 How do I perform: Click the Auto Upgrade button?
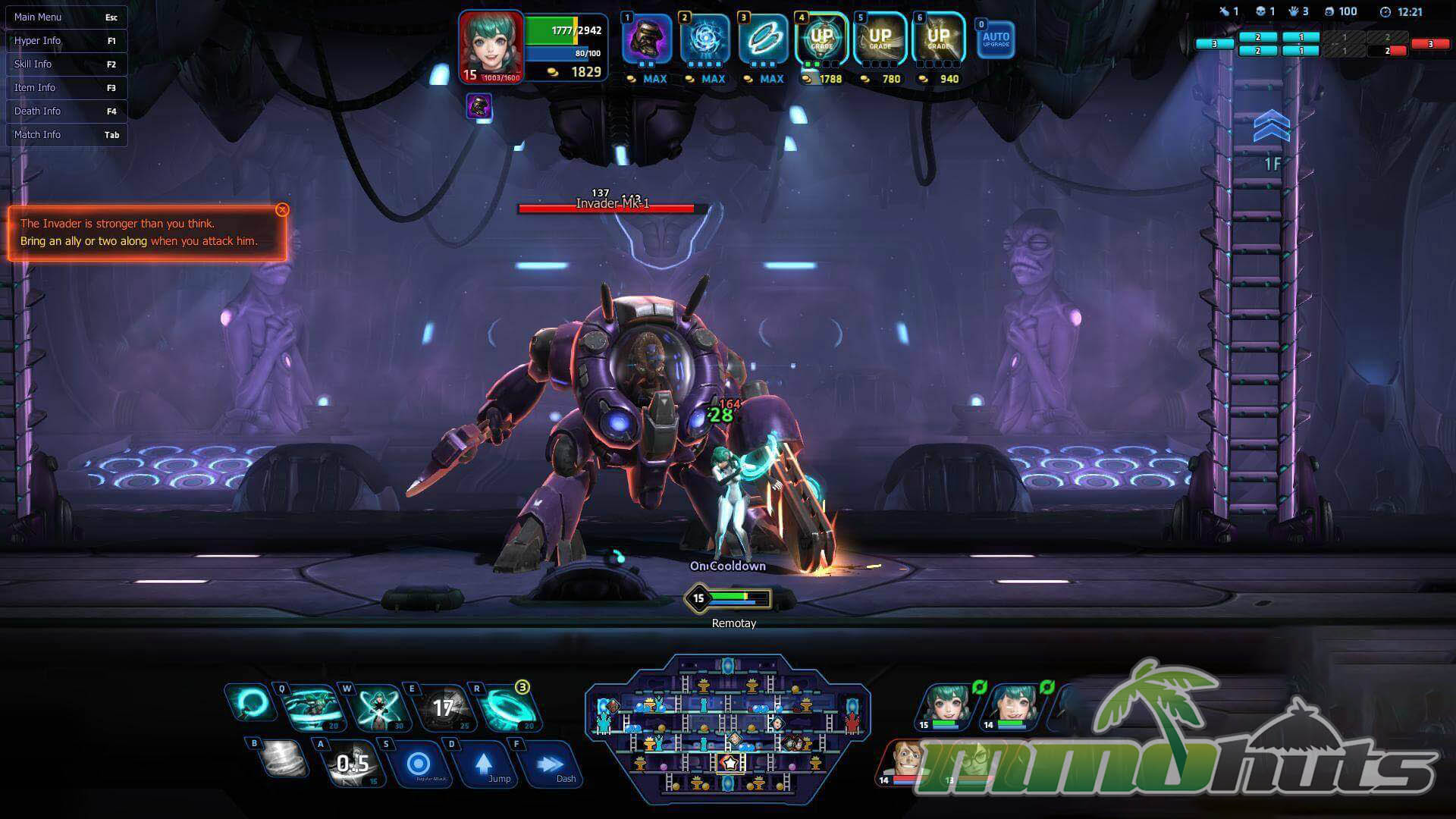(x=996, y=39)
